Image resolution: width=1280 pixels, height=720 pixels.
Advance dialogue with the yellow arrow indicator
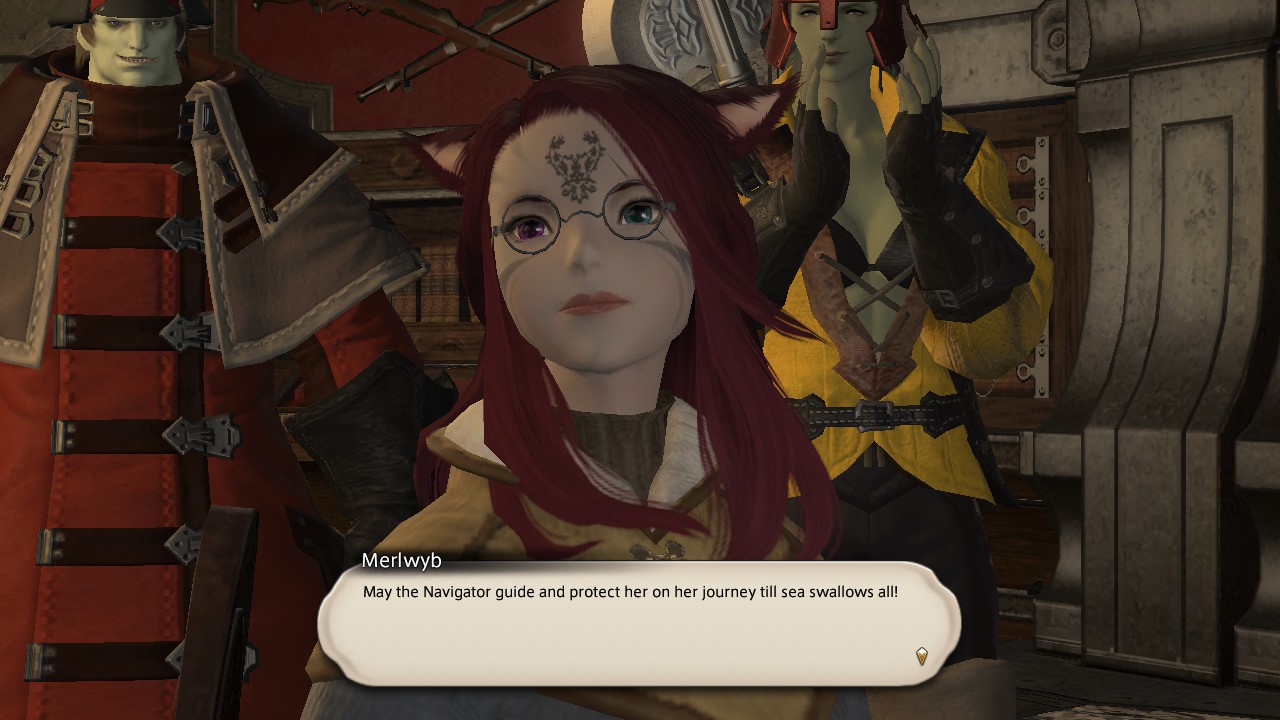[x=921, y=656]
